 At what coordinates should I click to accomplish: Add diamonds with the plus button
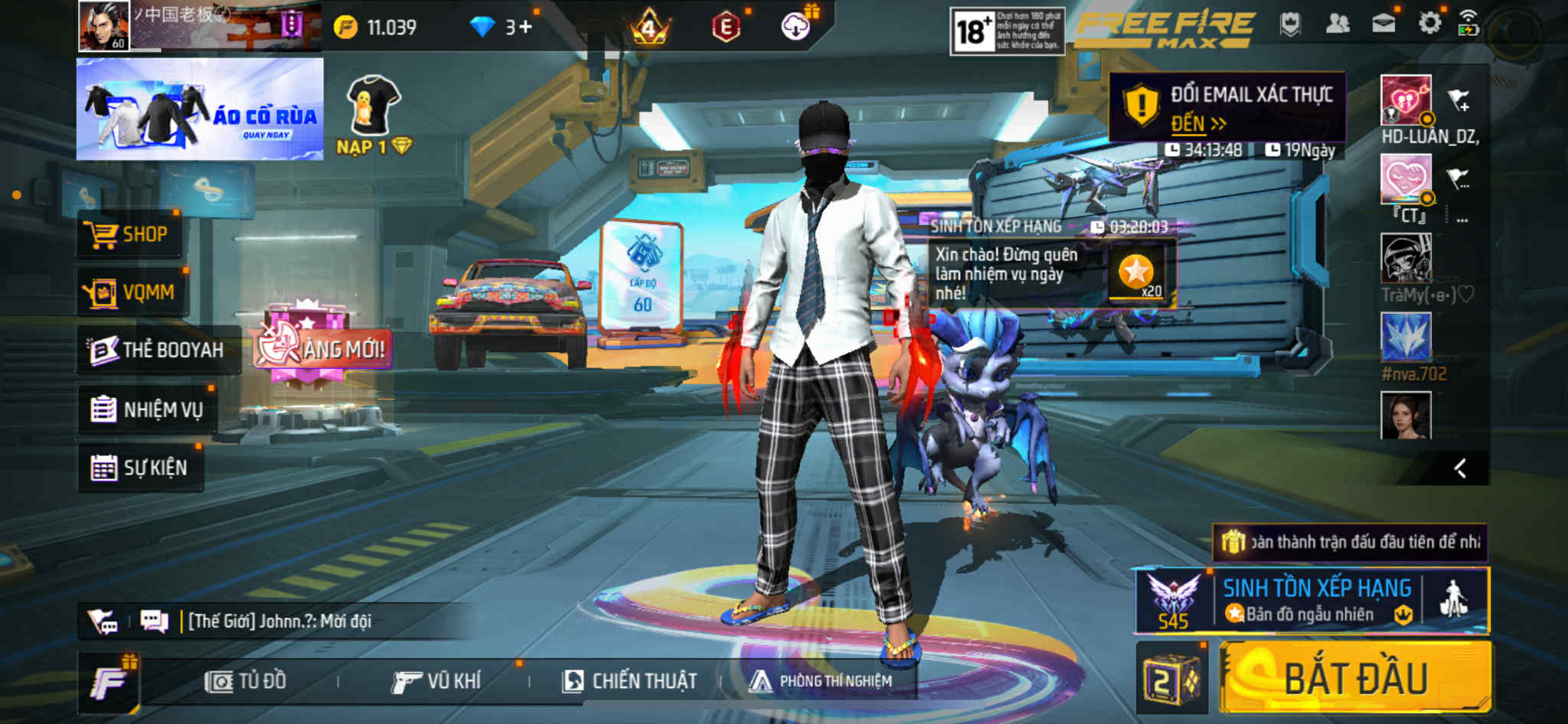pos(525,28)
